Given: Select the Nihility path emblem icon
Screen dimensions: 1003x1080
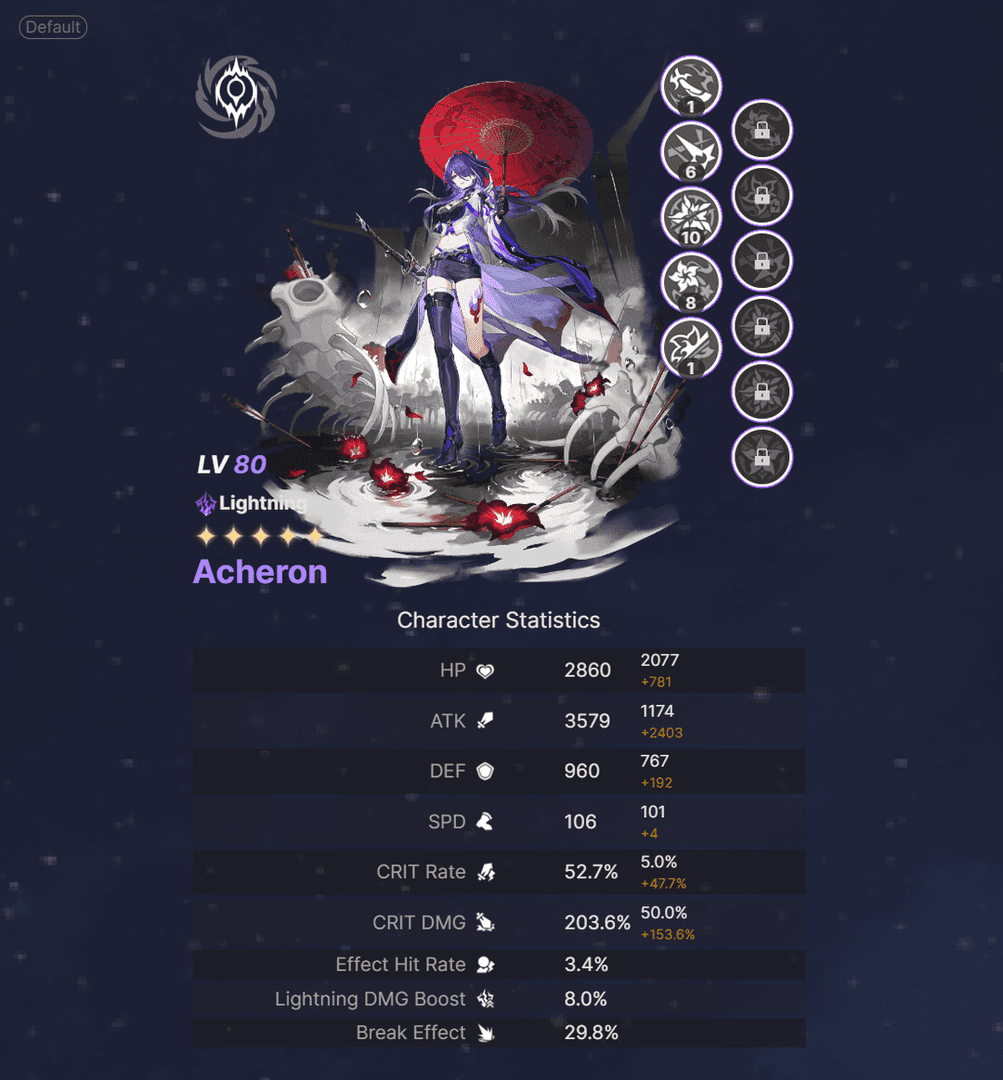Looking at the screenshot, I should 236,96.
